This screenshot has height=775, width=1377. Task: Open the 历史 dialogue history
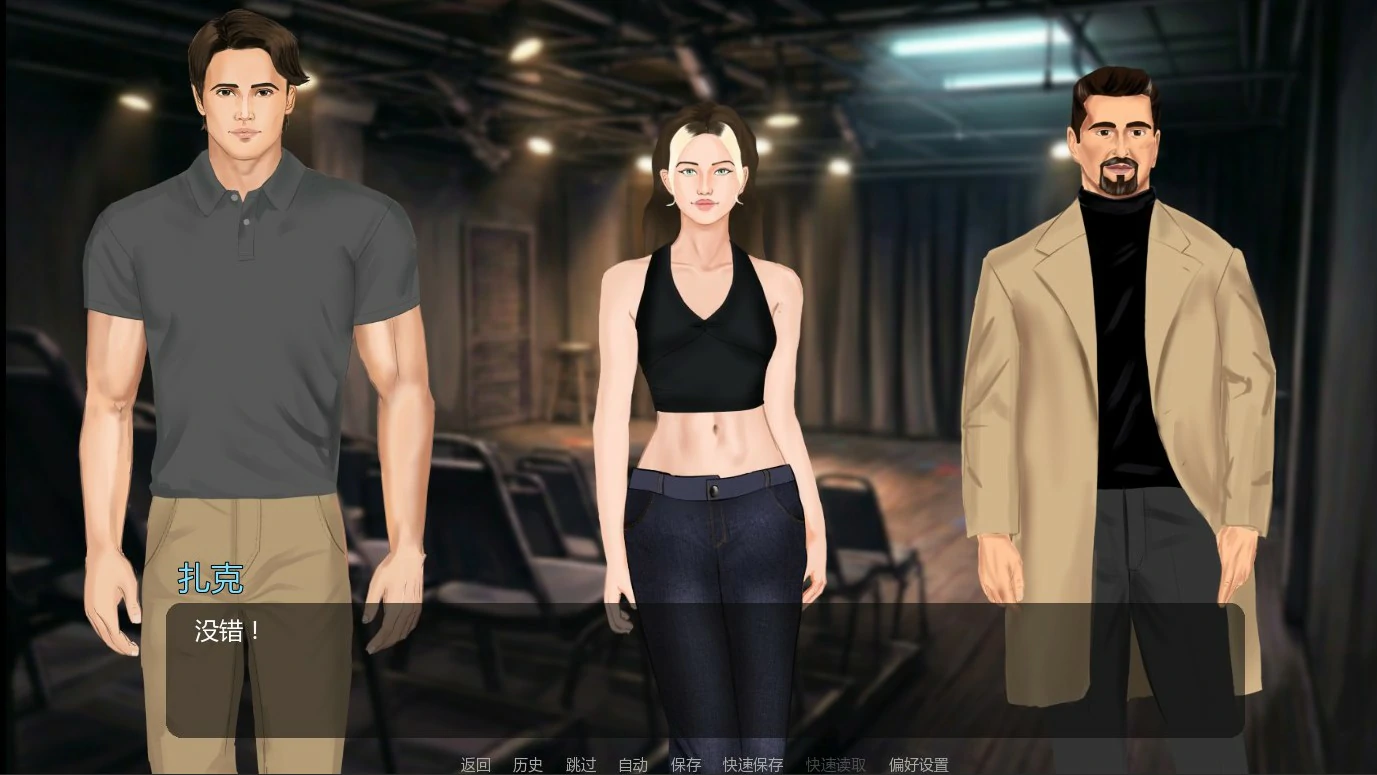pos(527,765)
